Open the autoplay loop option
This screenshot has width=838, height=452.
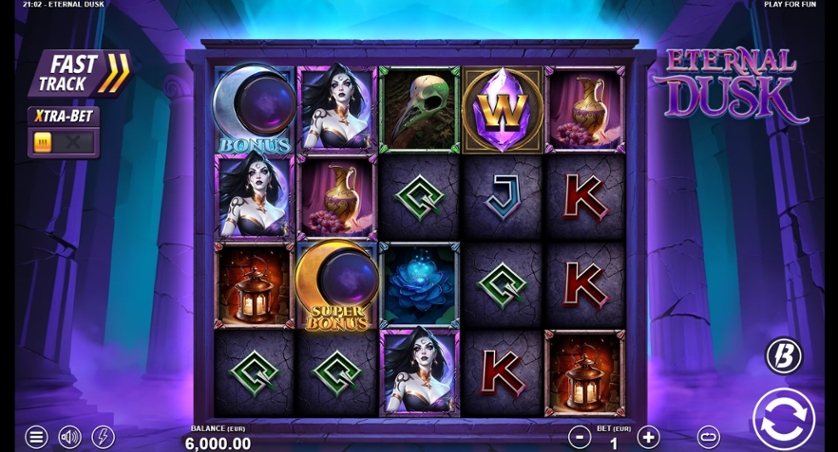[x=708, y=437]
